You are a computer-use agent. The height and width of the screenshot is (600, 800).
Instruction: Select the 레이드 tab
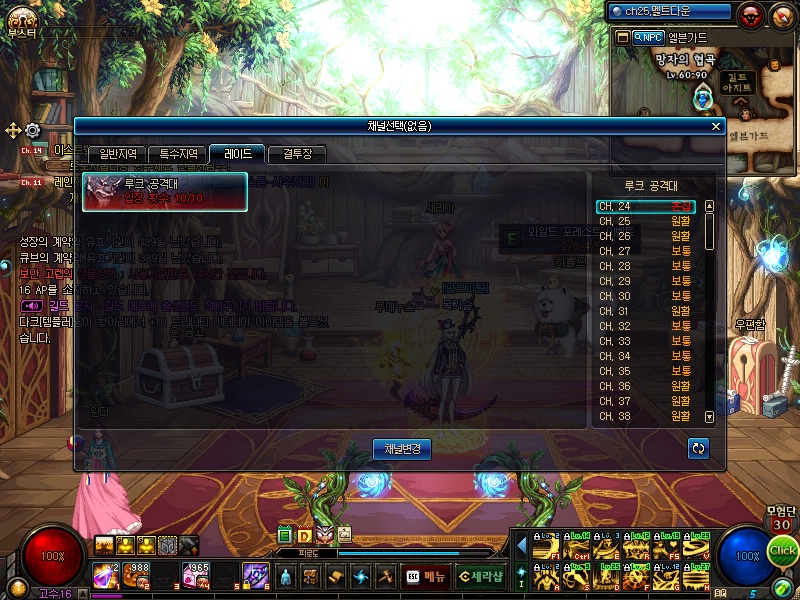[x=237, y=154]
